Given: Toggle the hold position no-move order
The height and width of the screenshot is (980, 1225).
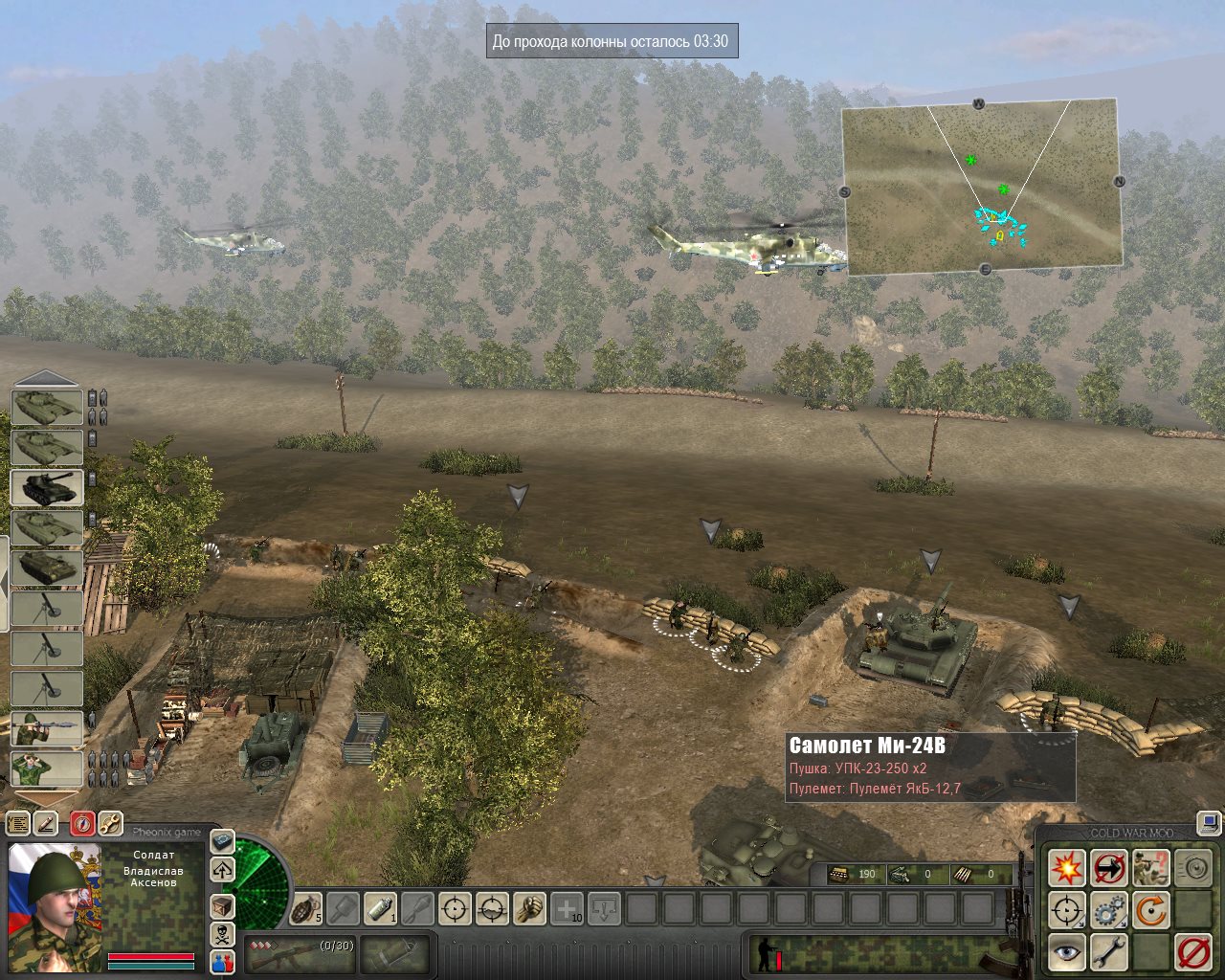Looking at the screenshot, I should click(1109, 868).
